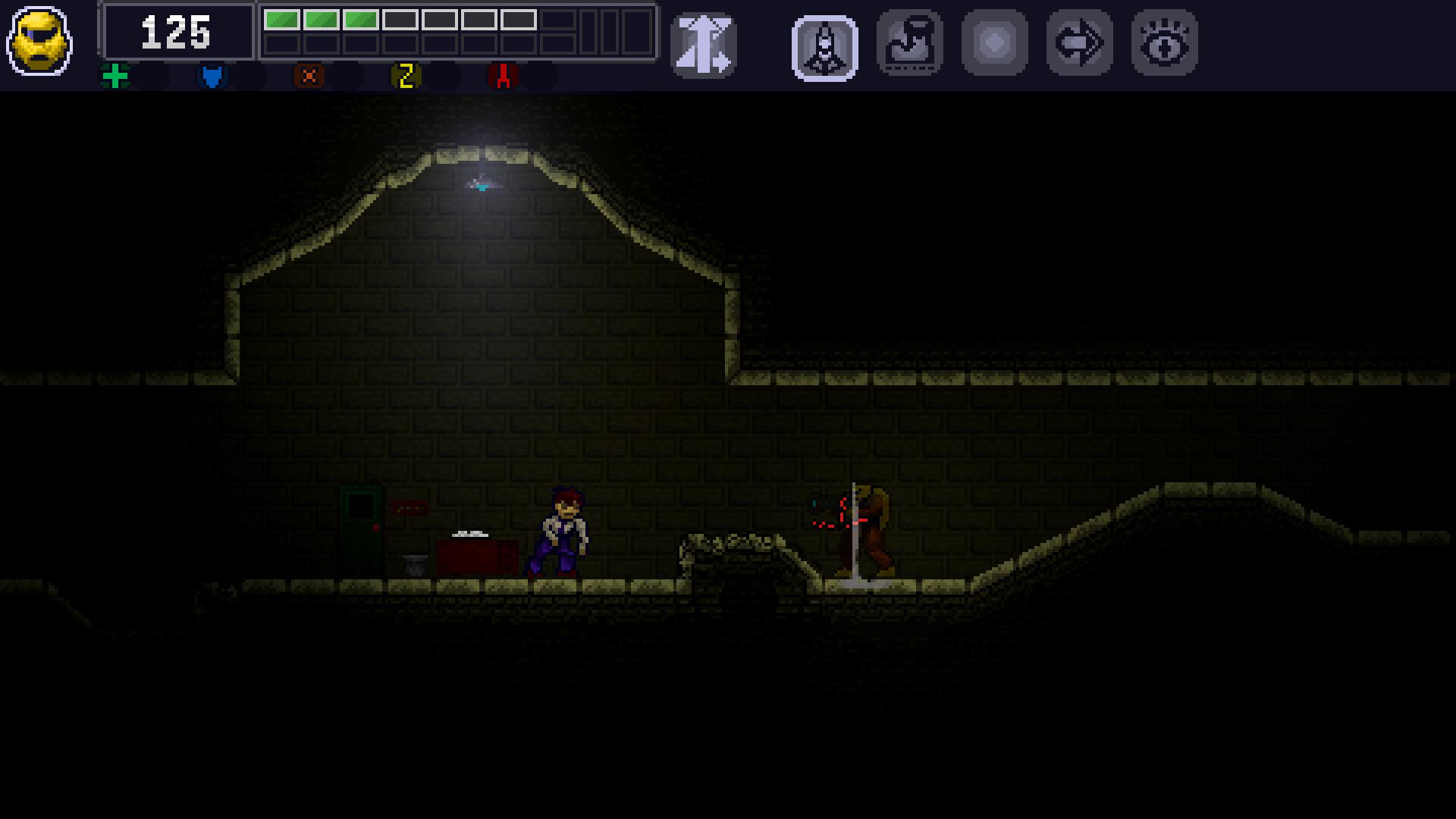
Task: Click the brown X ammo box icon
Action: [308, 76]
